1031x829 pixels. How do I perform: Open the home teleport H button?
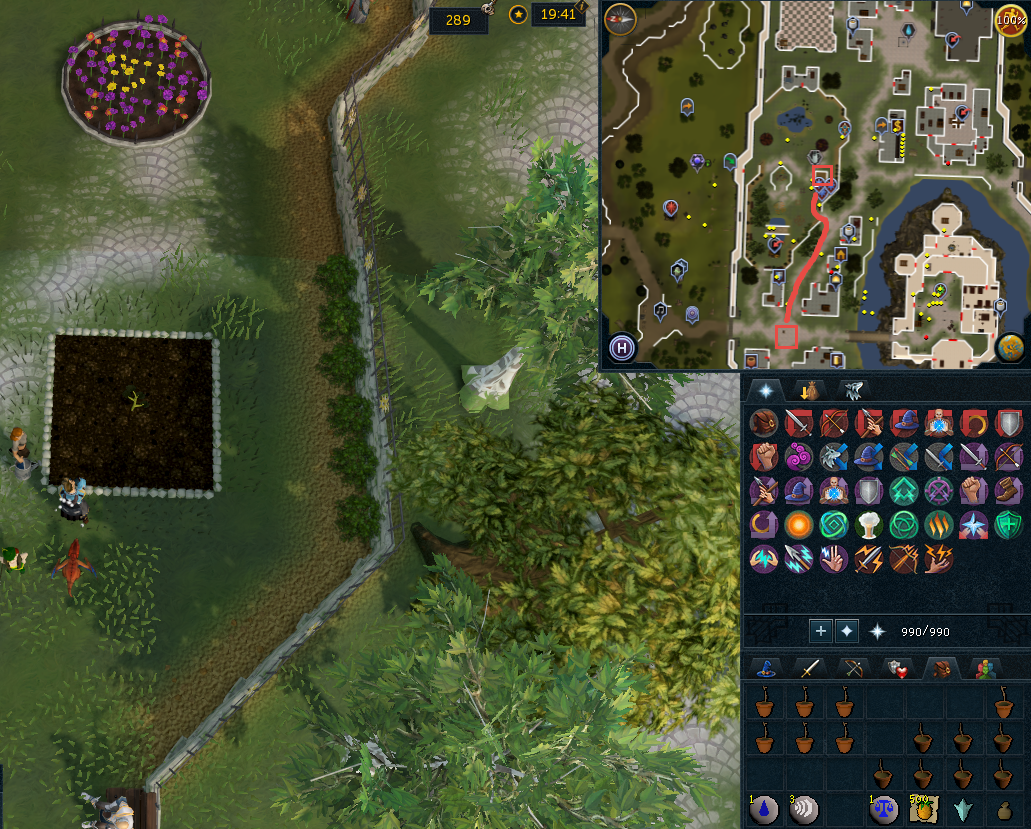pyautogui.click(x=622, y=348)
